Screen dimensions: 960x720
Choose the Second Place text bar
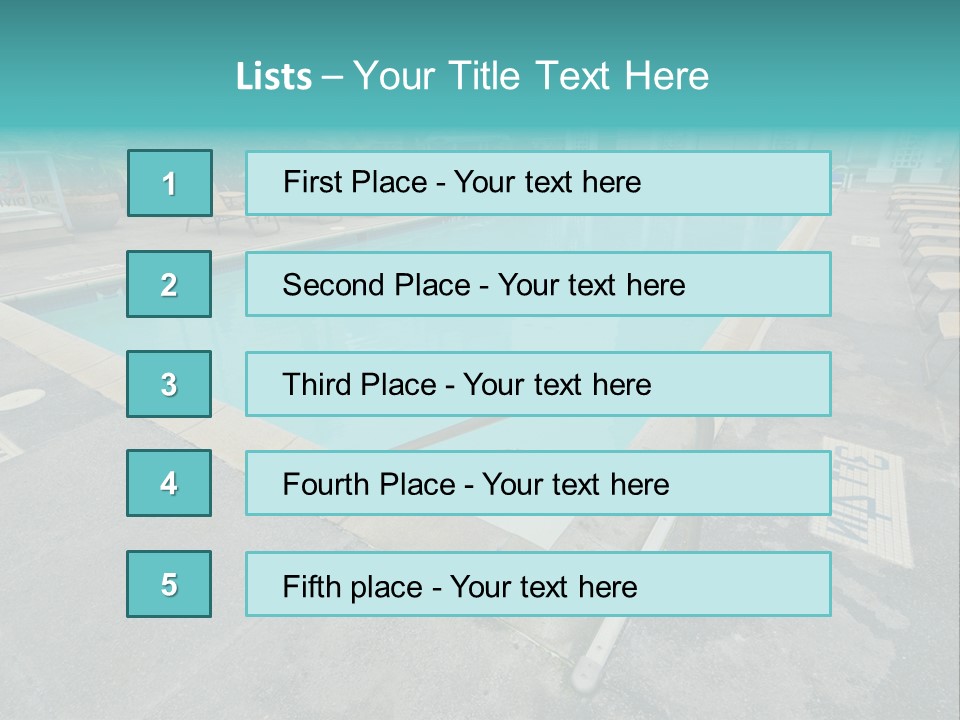click(538, 284)
